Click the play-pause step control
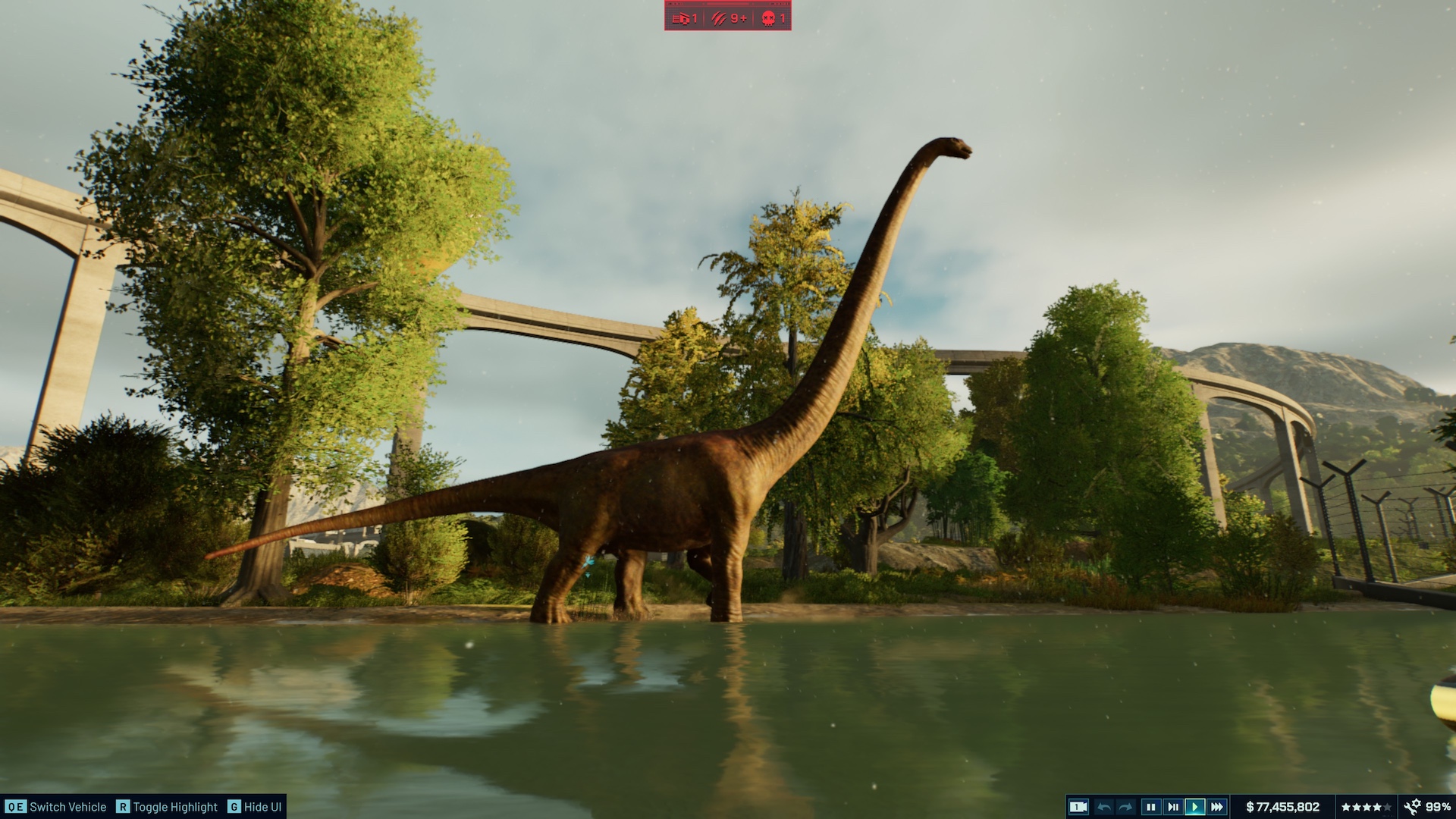 pyautogui.click(x=1174, y=806)
